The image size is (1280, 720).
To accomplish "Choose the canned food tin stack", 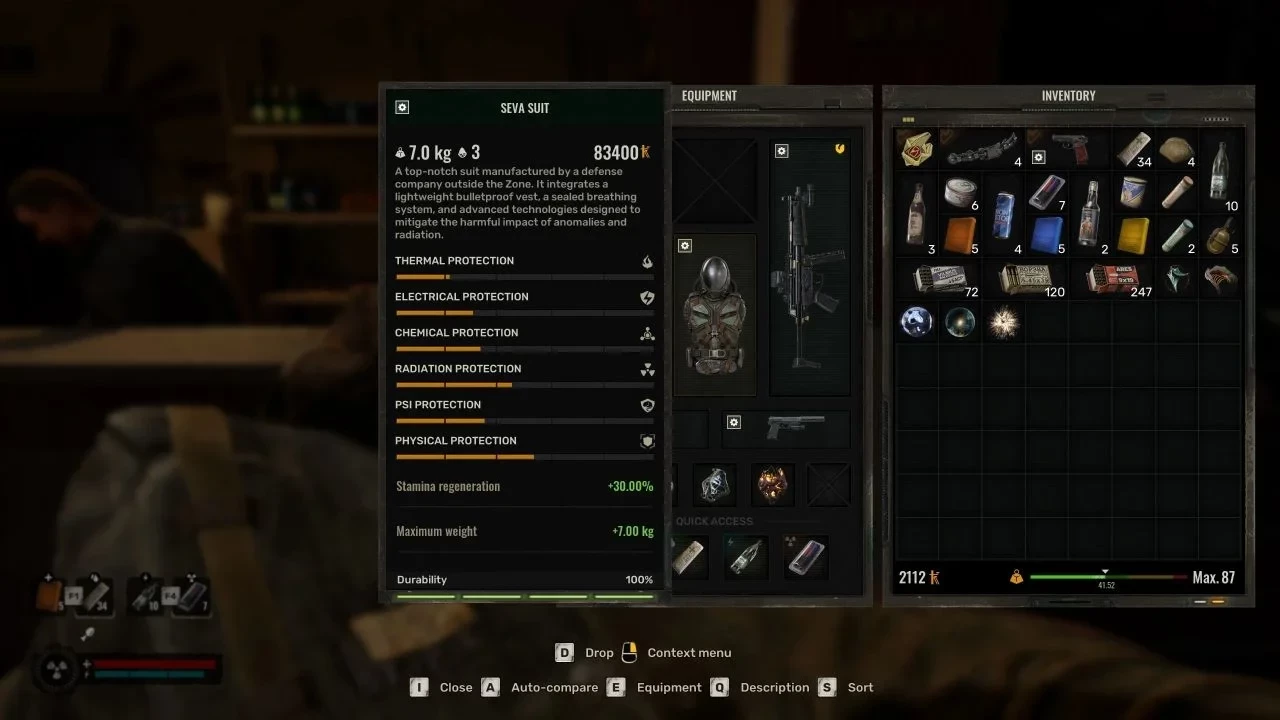I will (x=961, y=193).
